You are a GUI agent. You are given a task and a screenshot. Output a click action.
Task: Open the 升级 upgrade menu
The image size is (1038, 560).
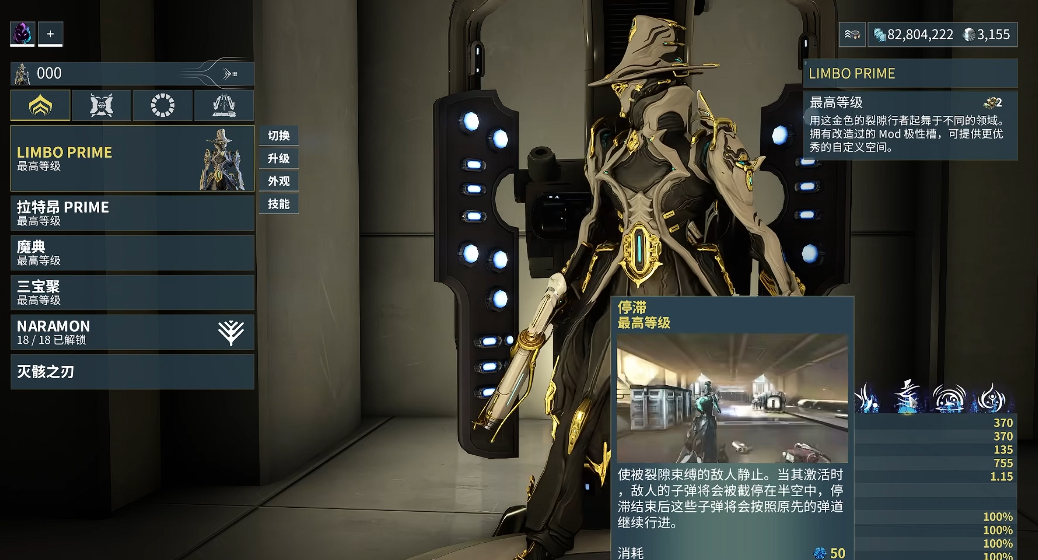click(x=279, y=159)
